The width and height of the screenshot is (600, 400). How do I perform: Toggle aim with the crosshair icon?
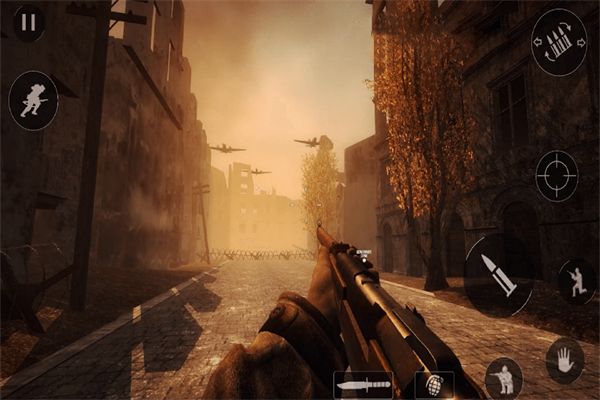556,175
